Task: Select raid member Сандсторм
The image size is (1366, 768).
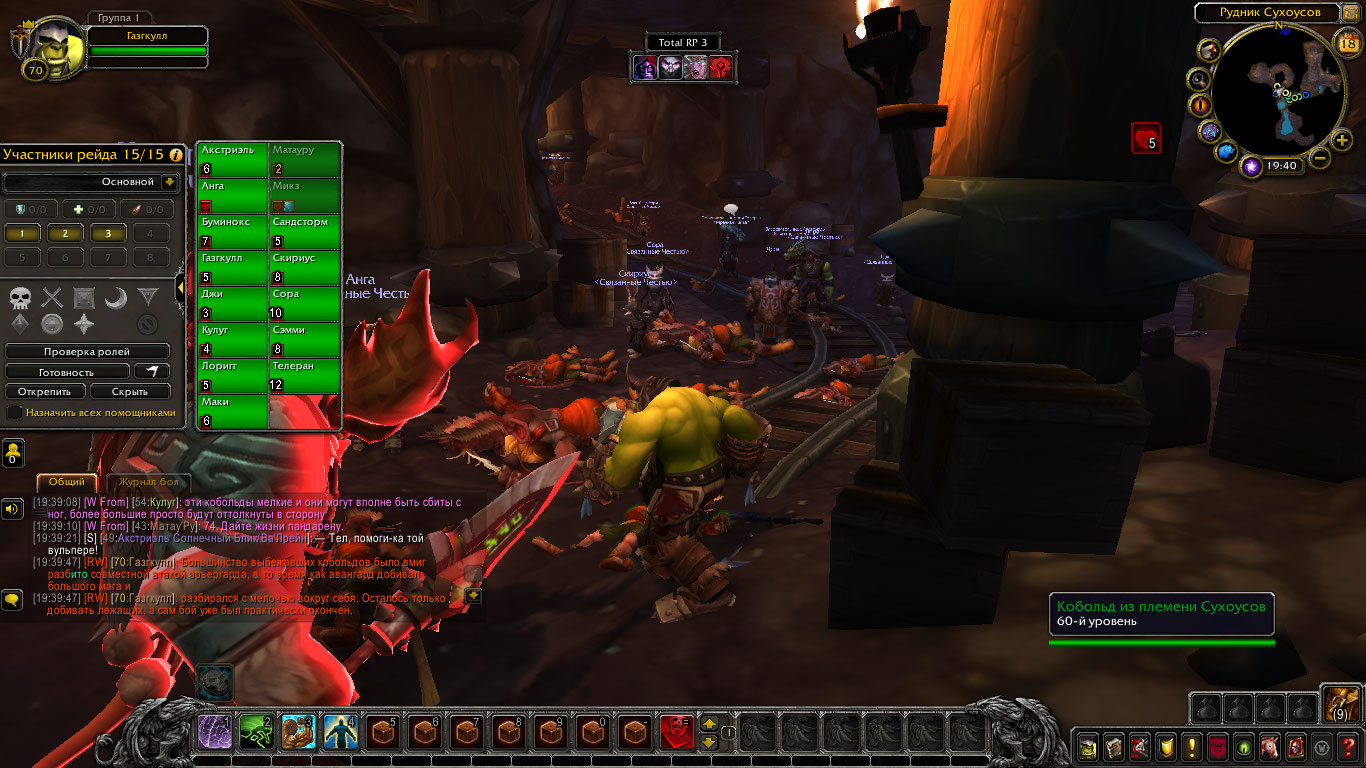Action: coord(305,232)
